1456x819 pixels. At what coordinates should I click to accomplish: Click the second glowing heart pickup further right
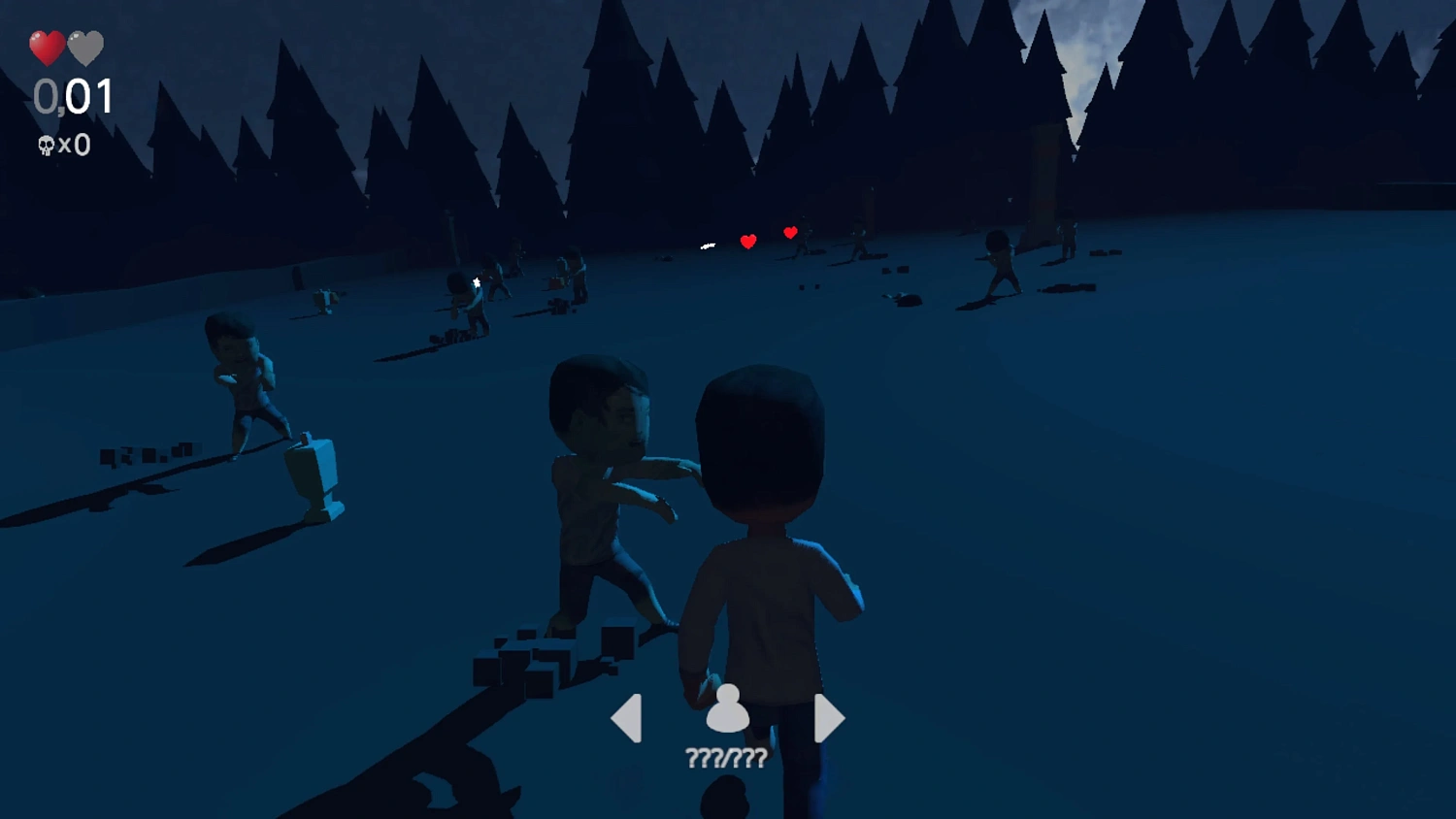pos(790,232)
